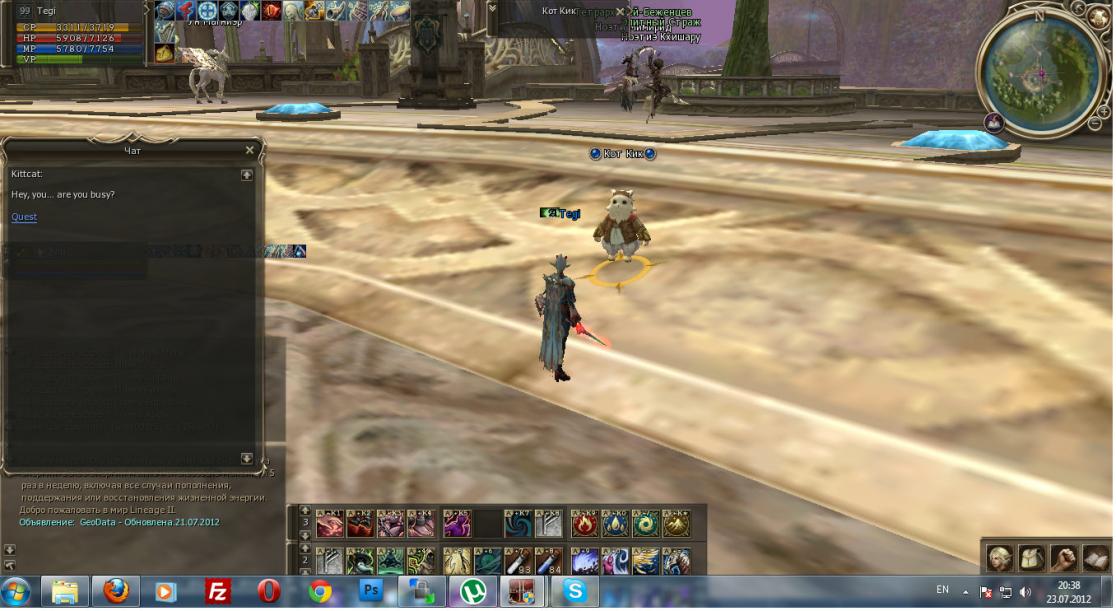Activate the dark blue vortex skill
Screen dimensions: 1116x611
click(x=517, y=523)
